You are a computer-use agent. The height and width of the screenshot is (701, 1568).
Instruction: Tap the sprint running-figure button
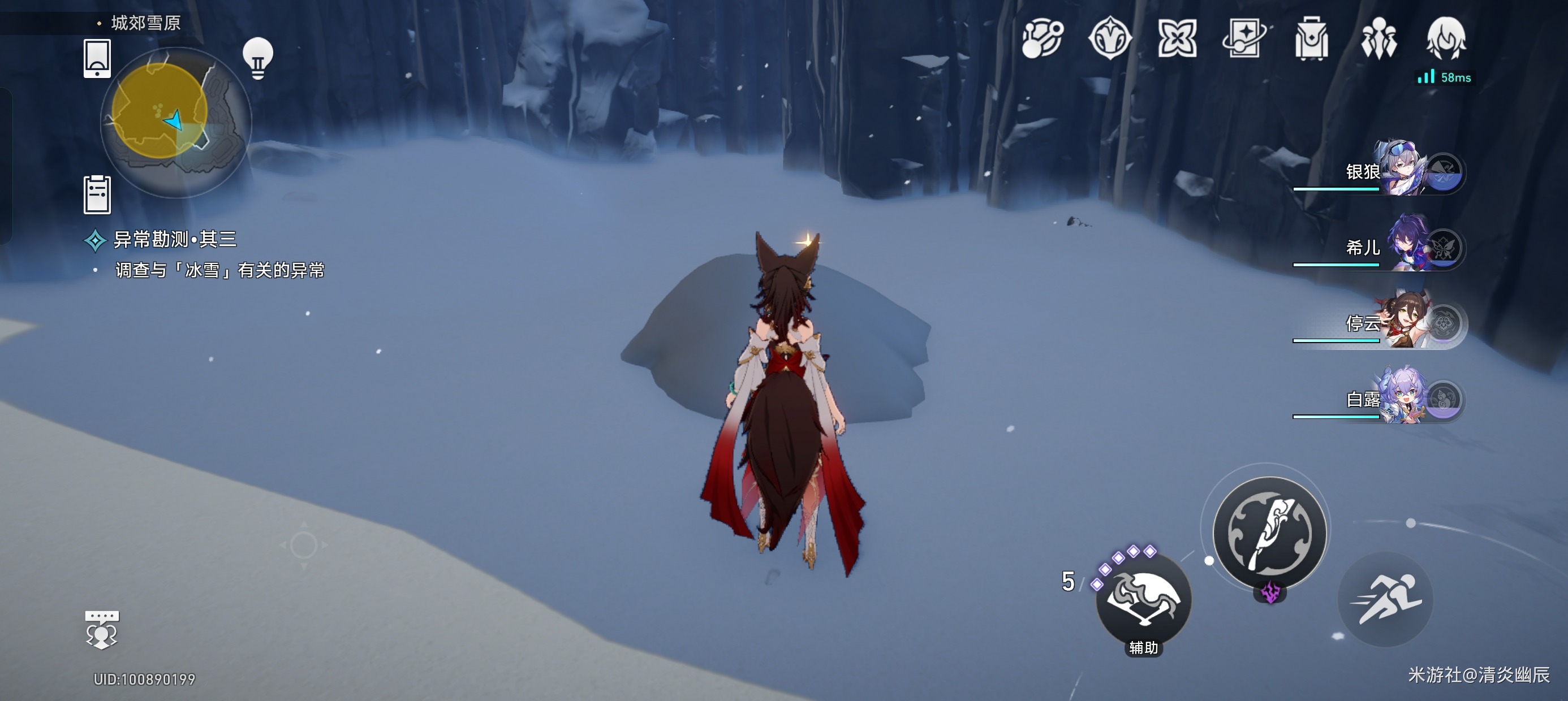pyautogui.click(x=1385, y=600)
